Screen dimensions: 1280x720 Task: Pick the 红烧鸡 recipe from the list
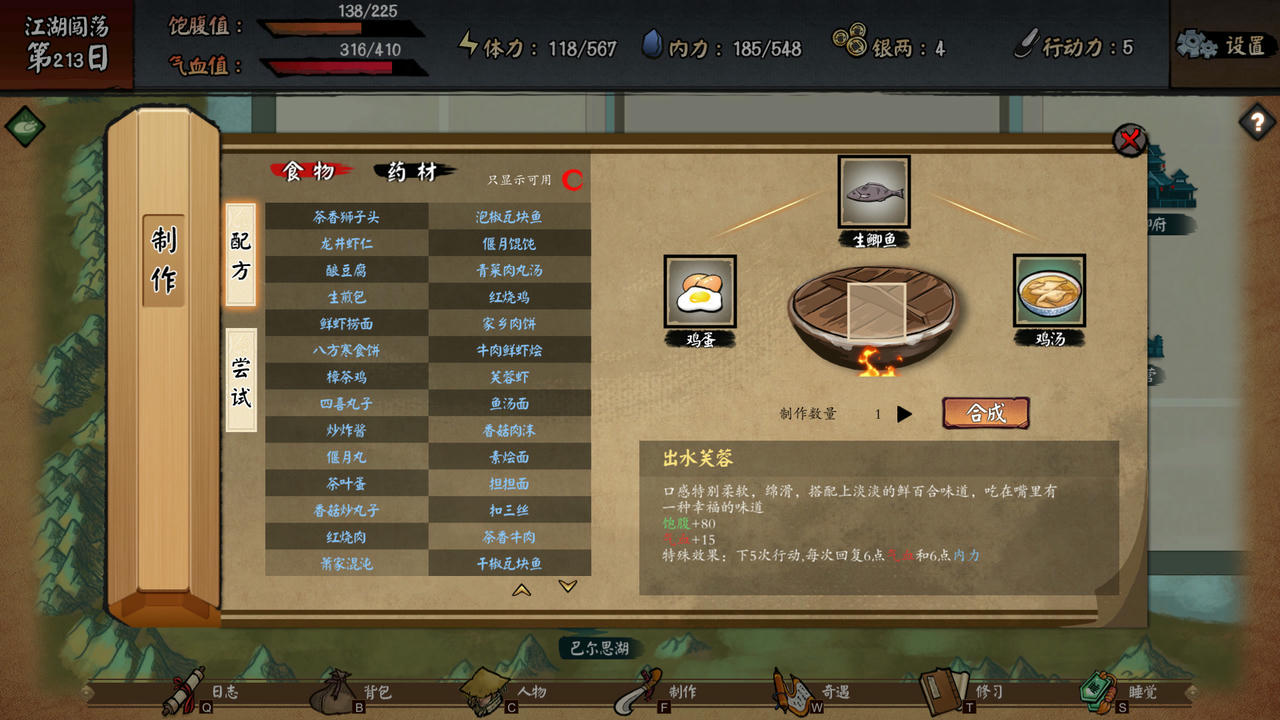pos(509,297)
